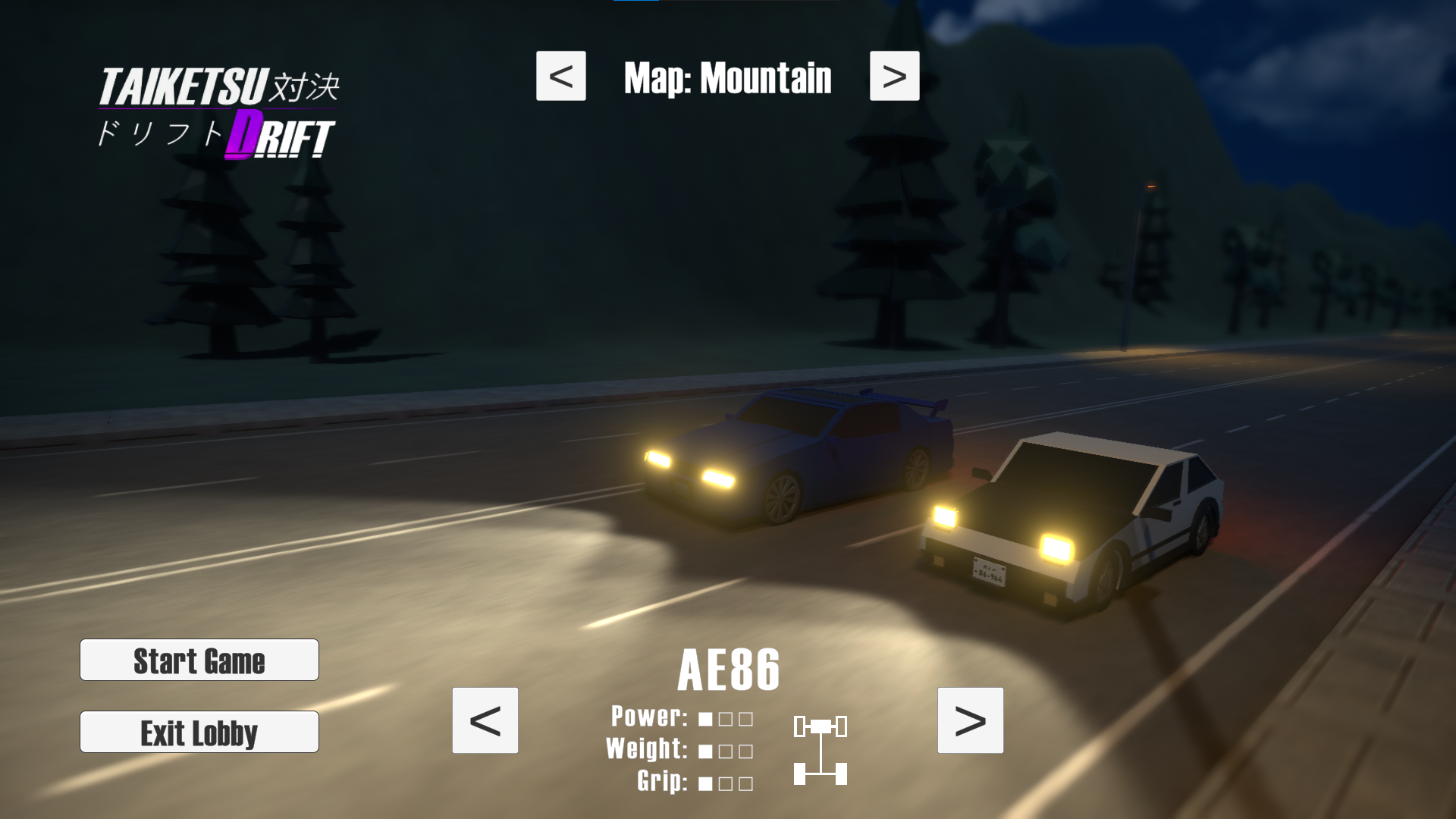The width and height of the screenshot is (1456, 819).
Task: Switch to the next map
Action: 894,76
